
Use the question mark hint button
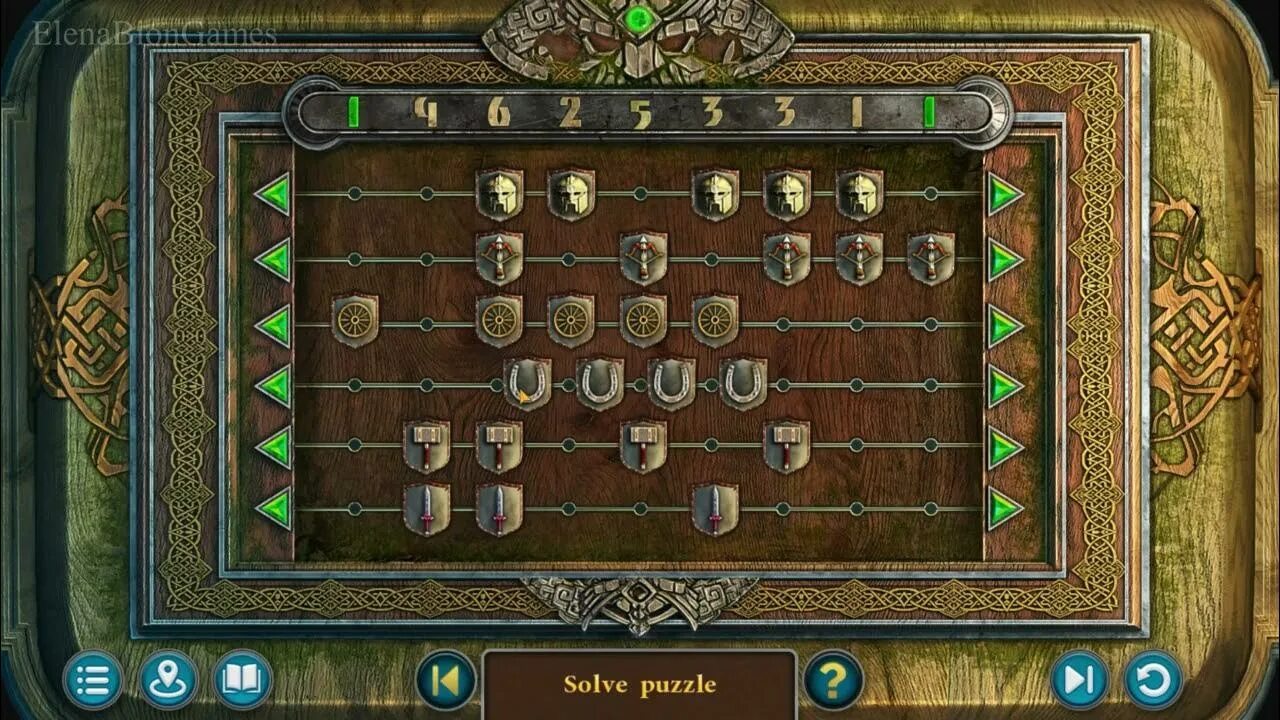point(833,681)
